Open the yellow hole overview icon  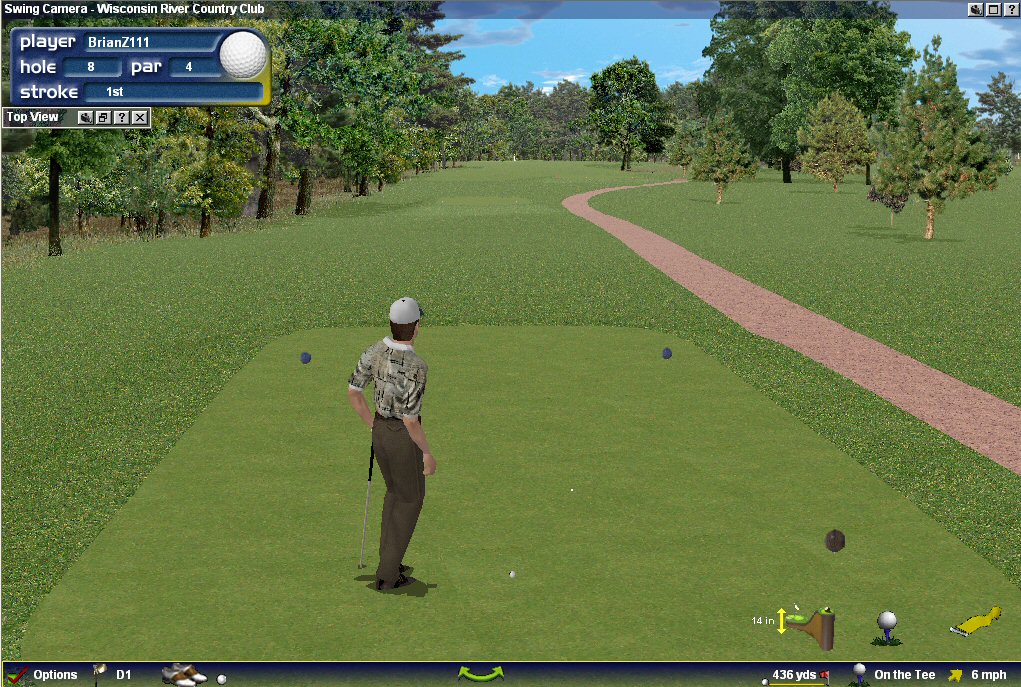975,622
